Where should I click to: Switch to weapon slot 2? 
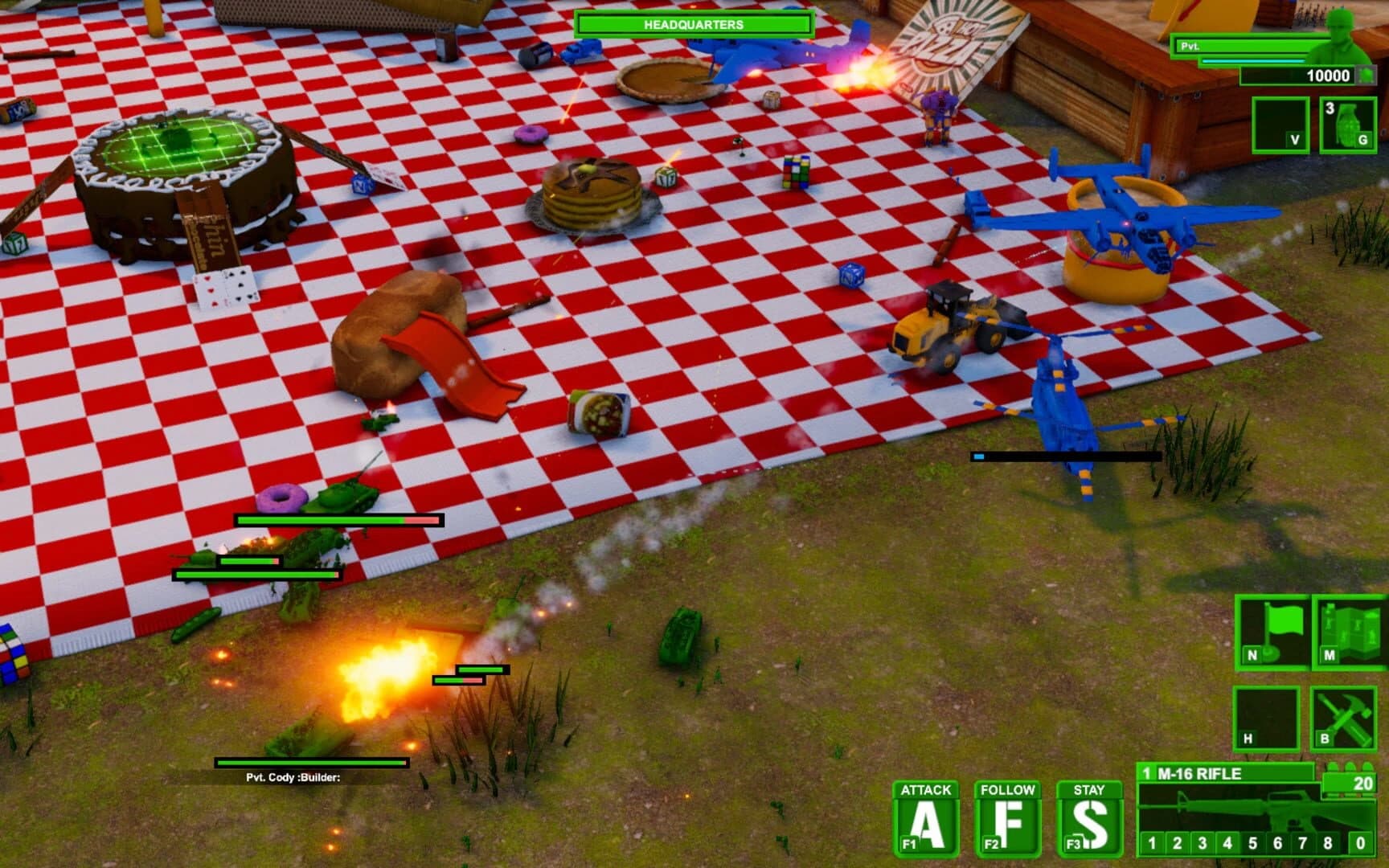1177,842
